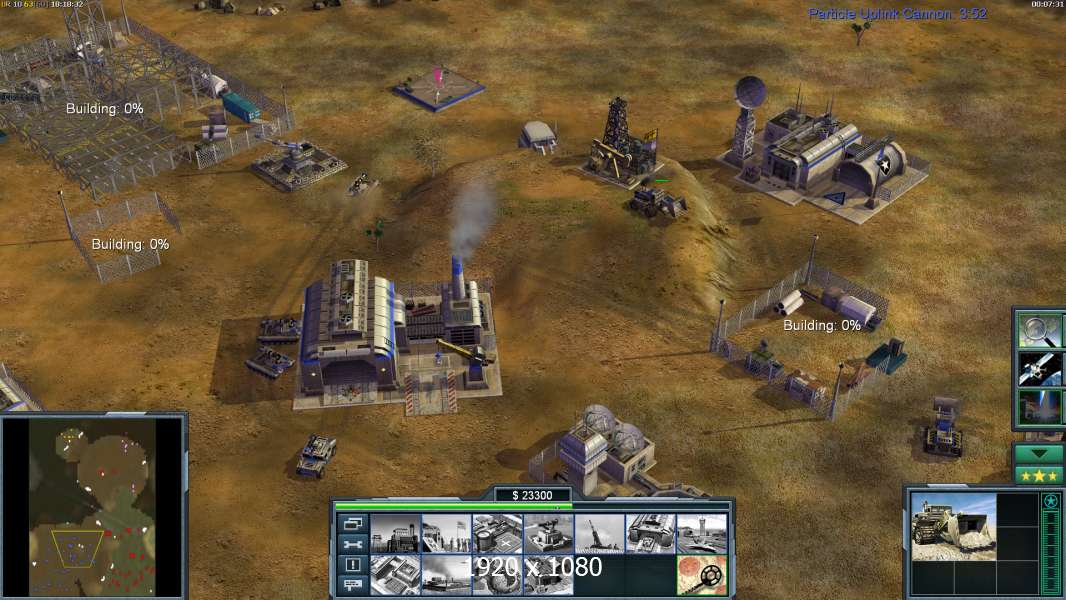Screen dimensions: 1066x600
Task: Choose the Fire Base artillery cannon icon
Action: (599, 534)
